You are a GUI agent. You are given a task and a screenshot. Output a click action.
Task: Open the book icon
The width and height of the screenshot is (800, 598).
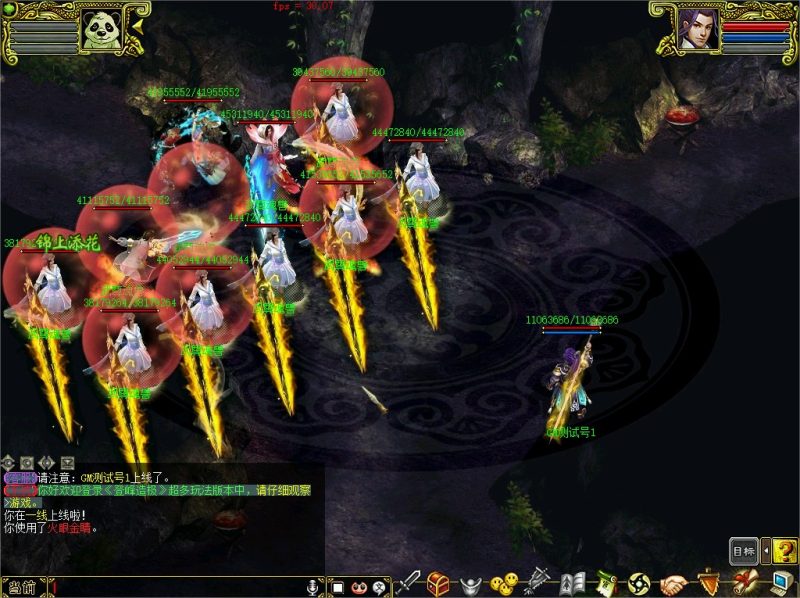[572, 583]
